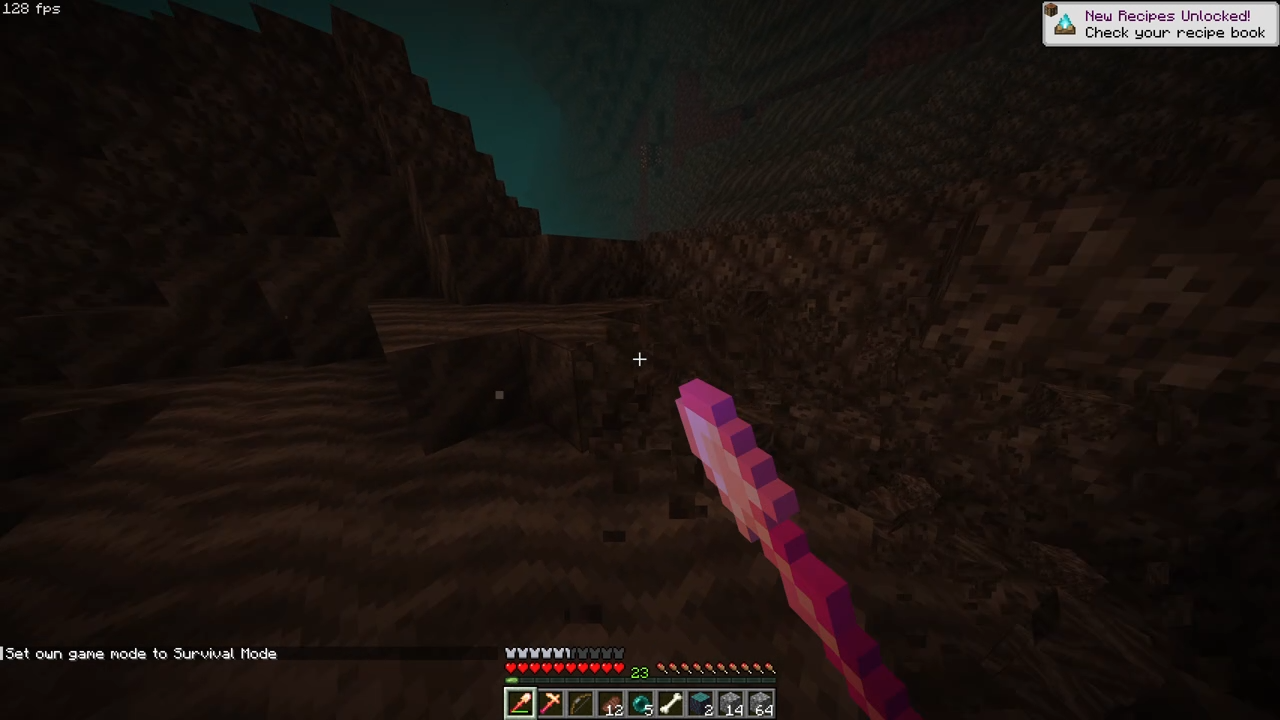Click the 128 fps counter text

31,9
